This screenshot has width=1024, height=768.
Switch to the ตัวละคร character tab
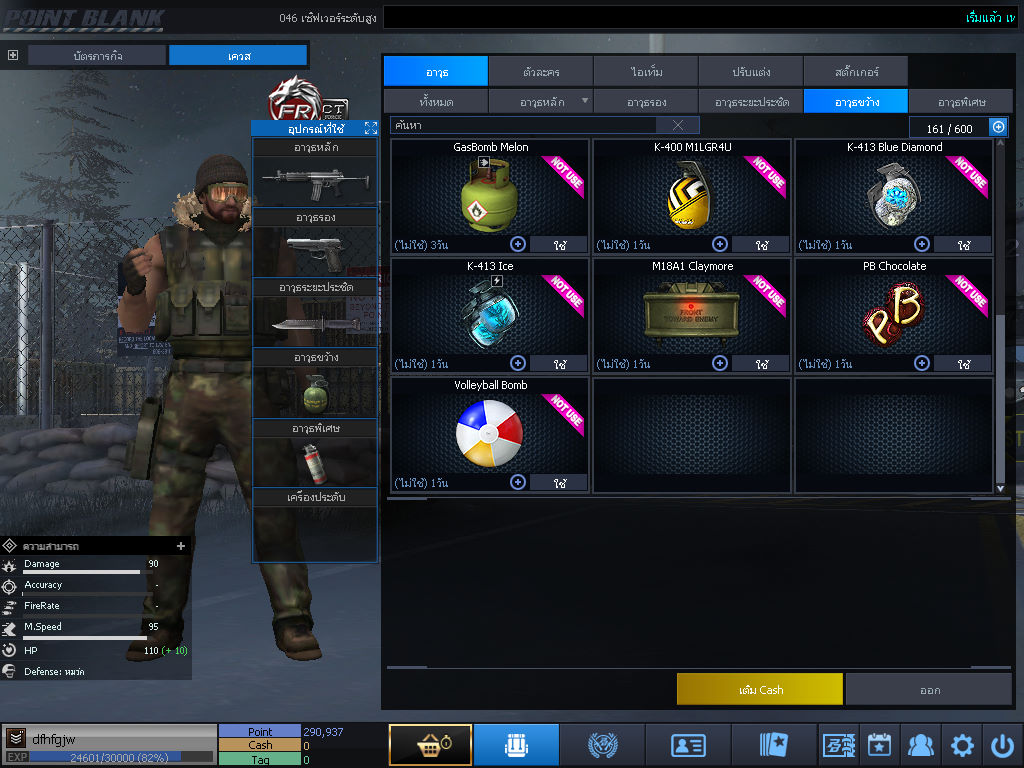[541, 72]
